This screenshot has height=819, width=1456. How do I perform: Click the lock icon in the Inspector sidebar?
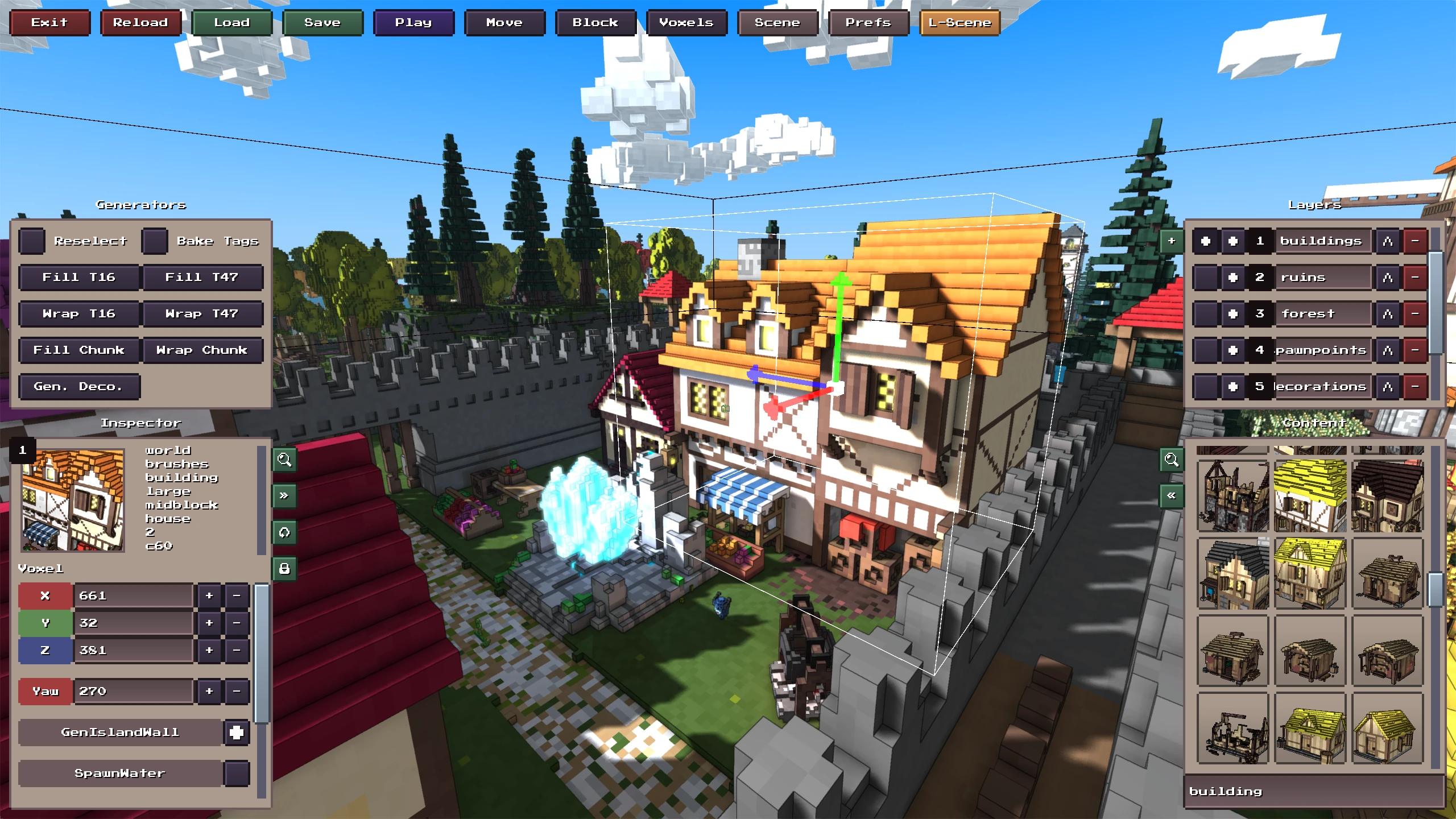tap(284, 568)
